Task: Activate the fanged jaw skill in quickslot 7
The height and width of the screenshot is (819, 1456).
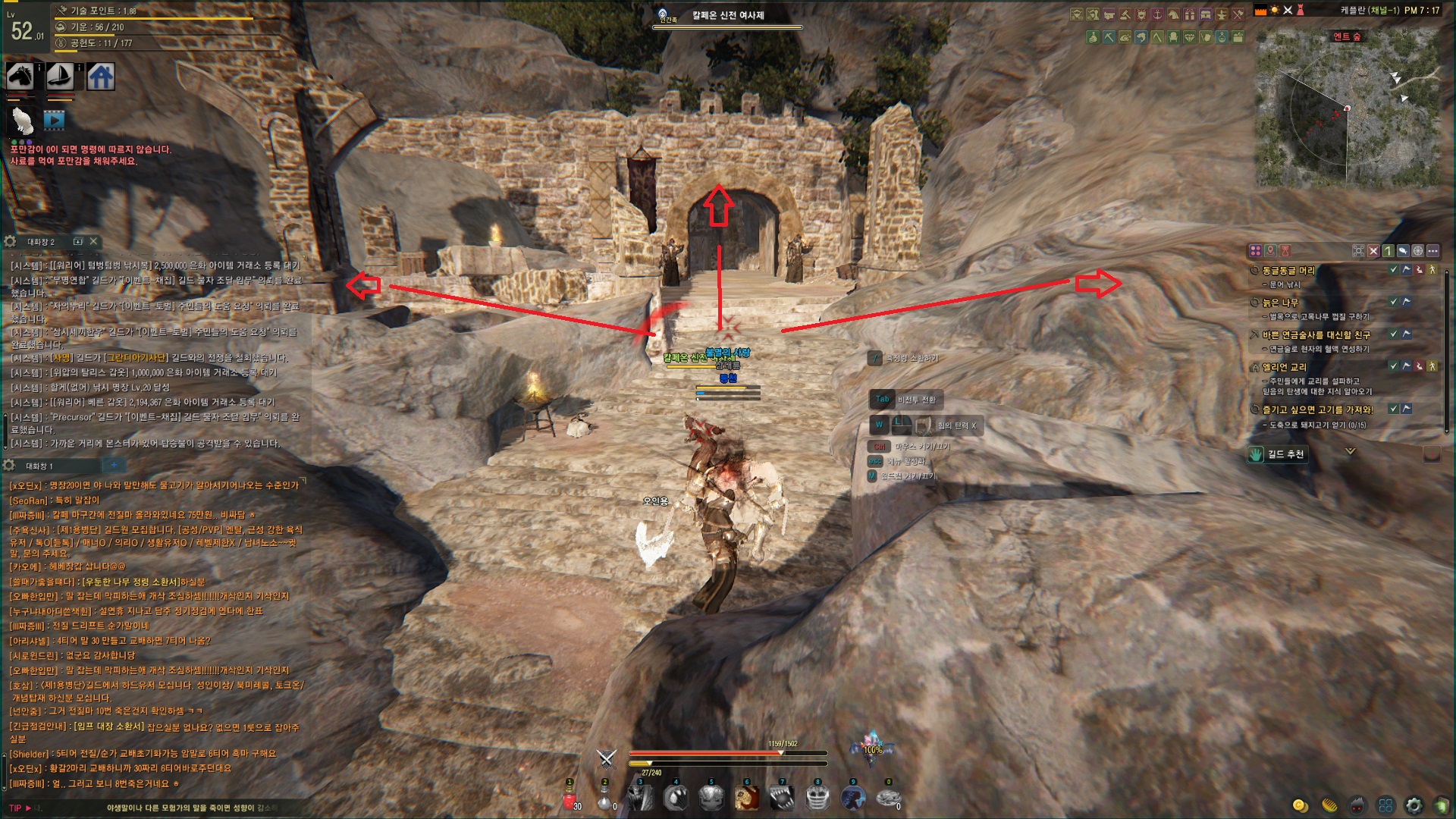Action: point(782,798)
